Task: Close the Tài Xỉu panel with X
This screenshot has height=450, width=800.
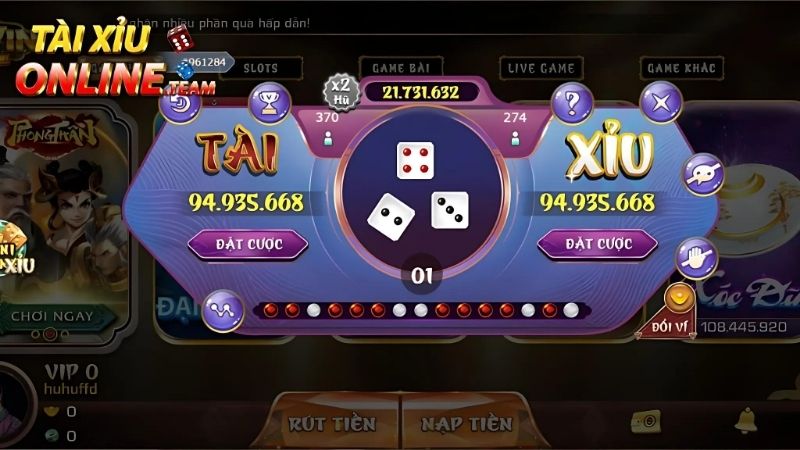Action: 661,102
